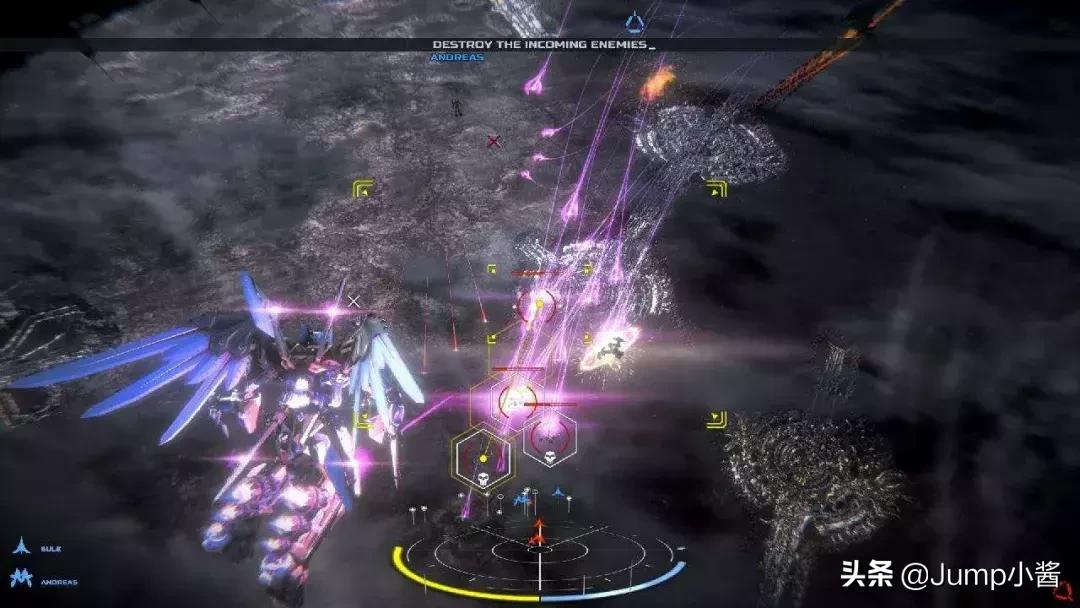This screenshot has height=608, width=1080.
Task: Select squad member Sule's ship icon
Action: pos(19,547)
